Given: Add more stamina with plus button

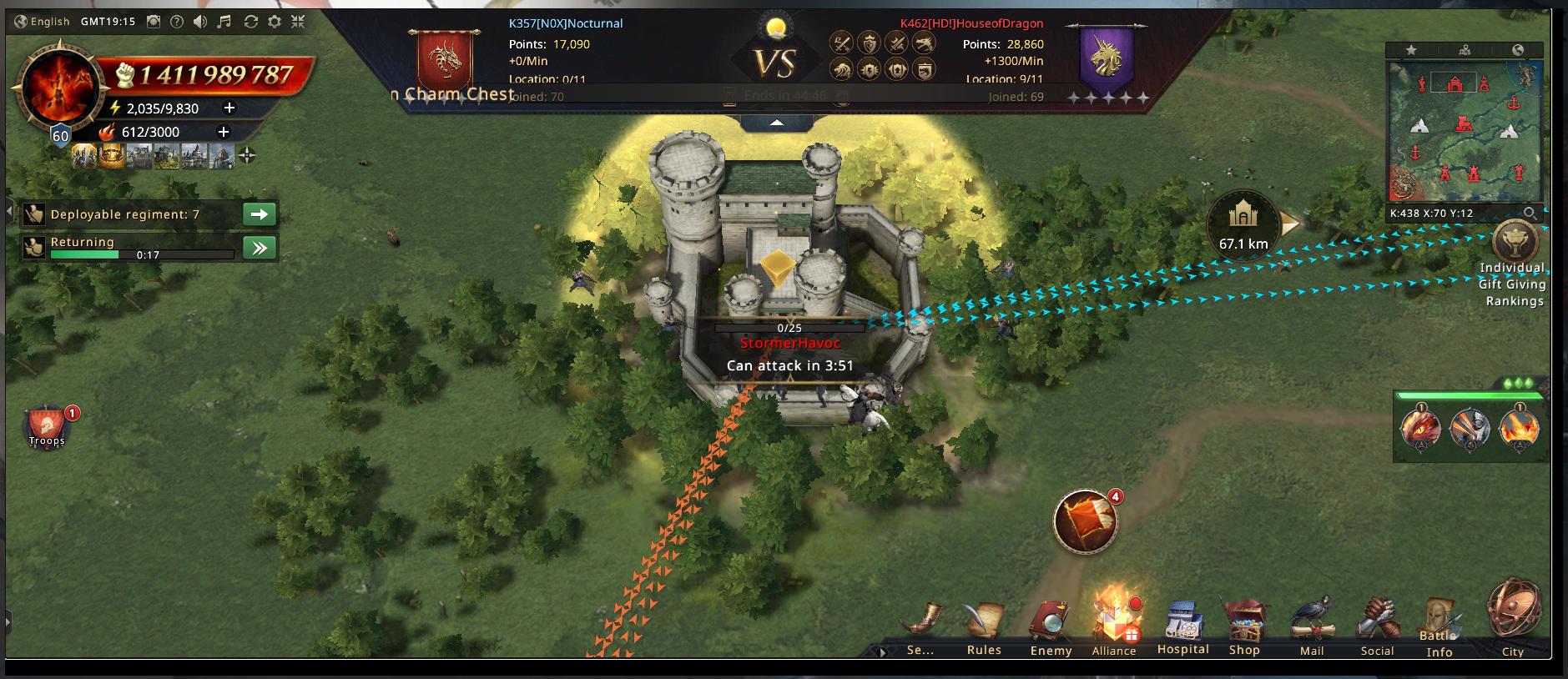Looking at the screenshot, I should pos(229,108).
